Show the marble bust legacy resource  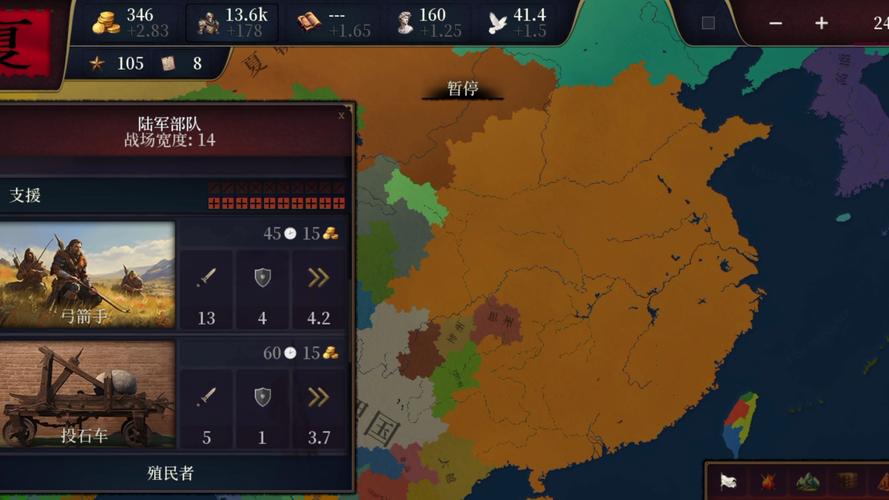point(421,22)
